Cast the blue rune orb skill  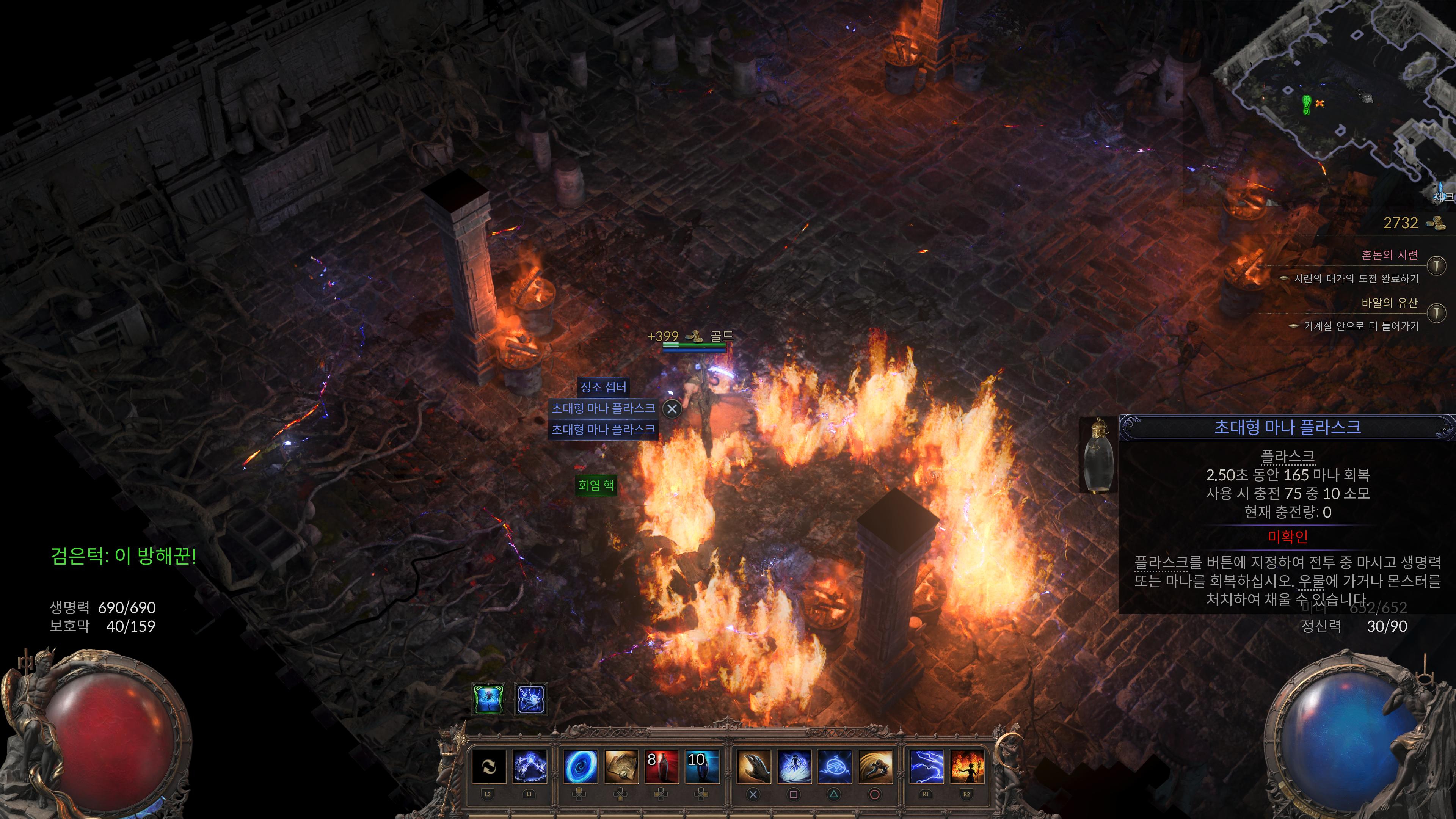click(834, 766)
